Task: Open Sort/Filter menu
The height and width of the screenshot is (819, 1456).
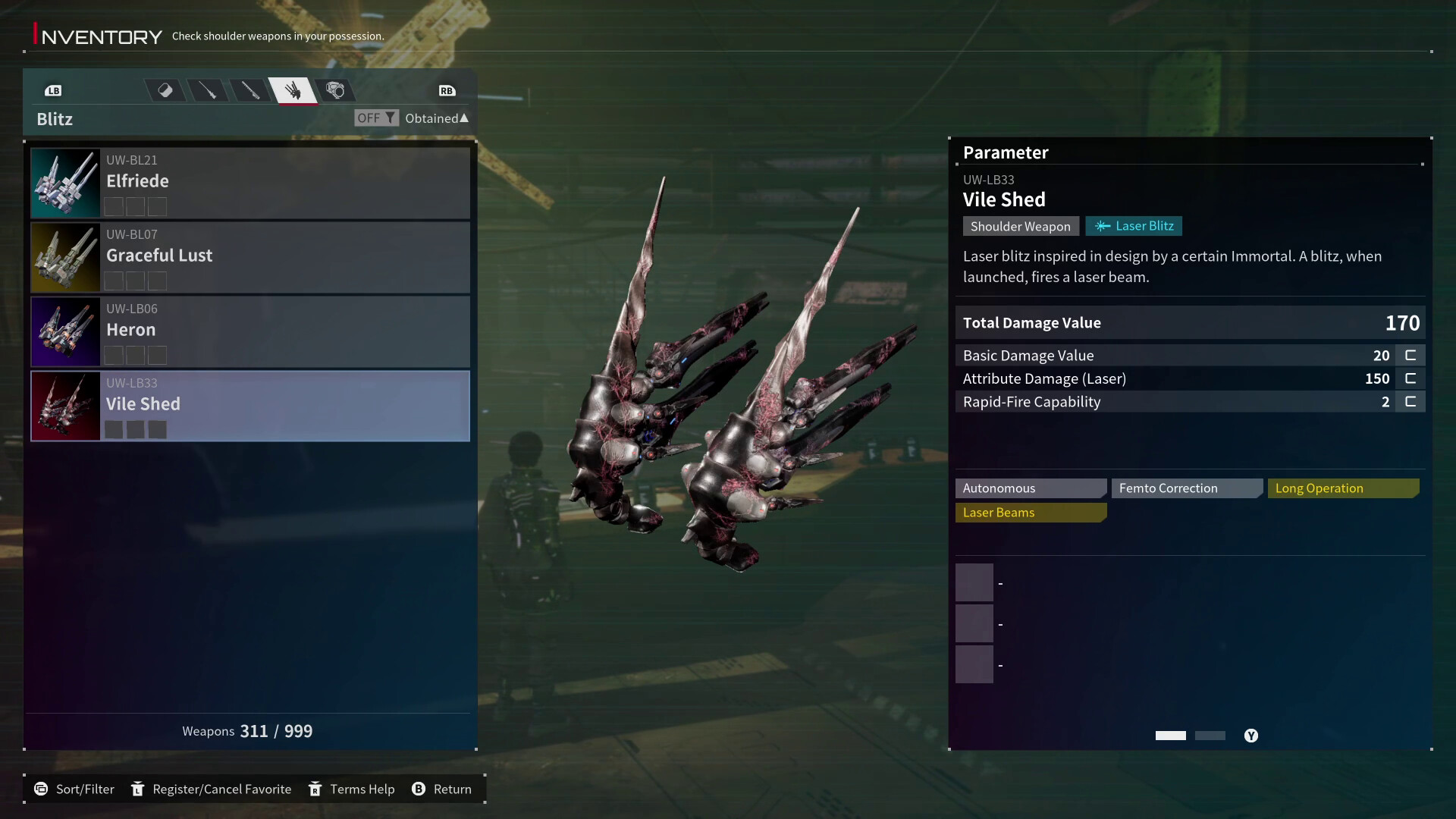Action: 74,789
